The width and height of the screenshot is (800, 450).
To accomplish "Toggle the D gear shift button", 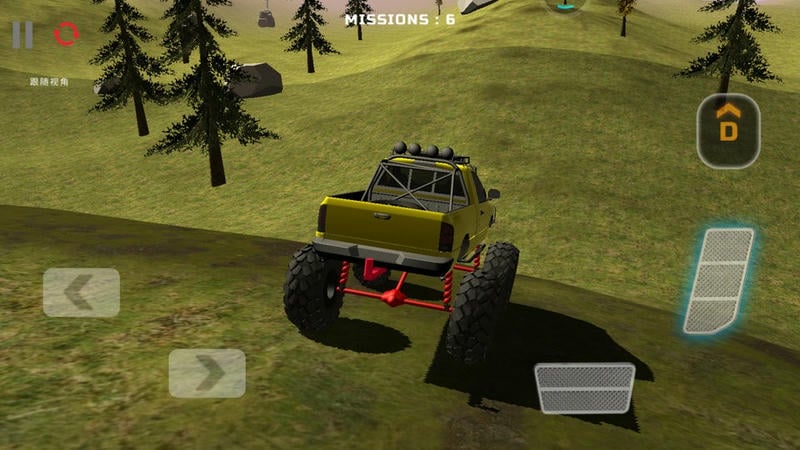I will pos(728,130).
